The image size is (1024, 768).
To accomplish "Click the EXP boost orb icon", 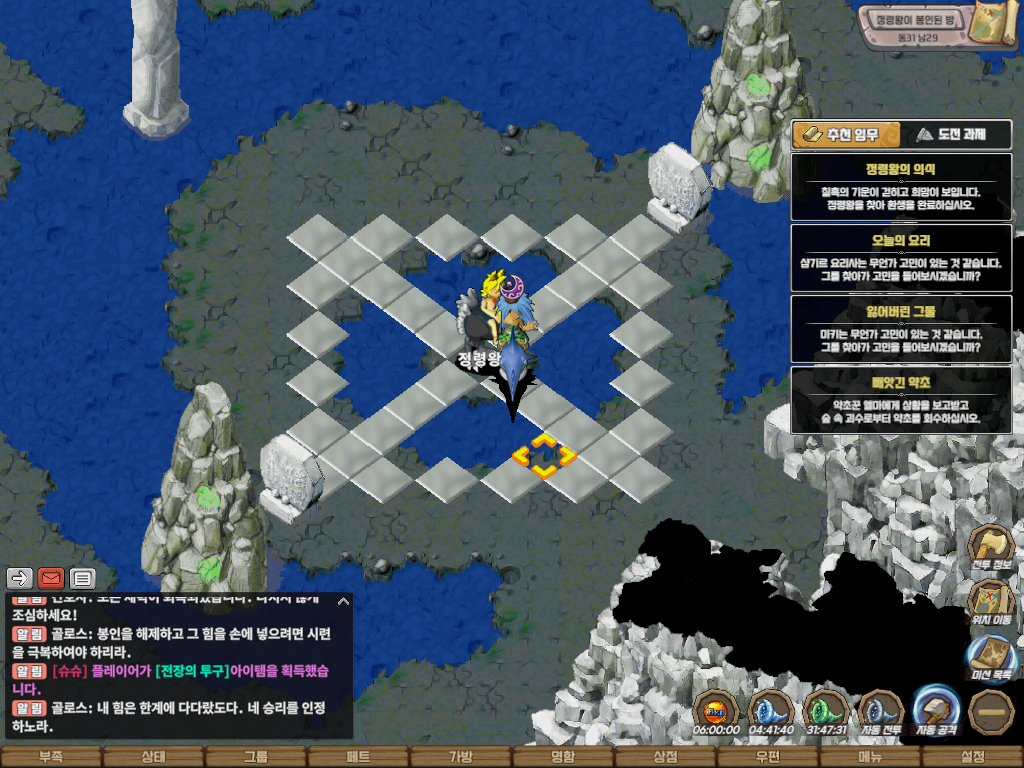I will [x=716, y=713].
